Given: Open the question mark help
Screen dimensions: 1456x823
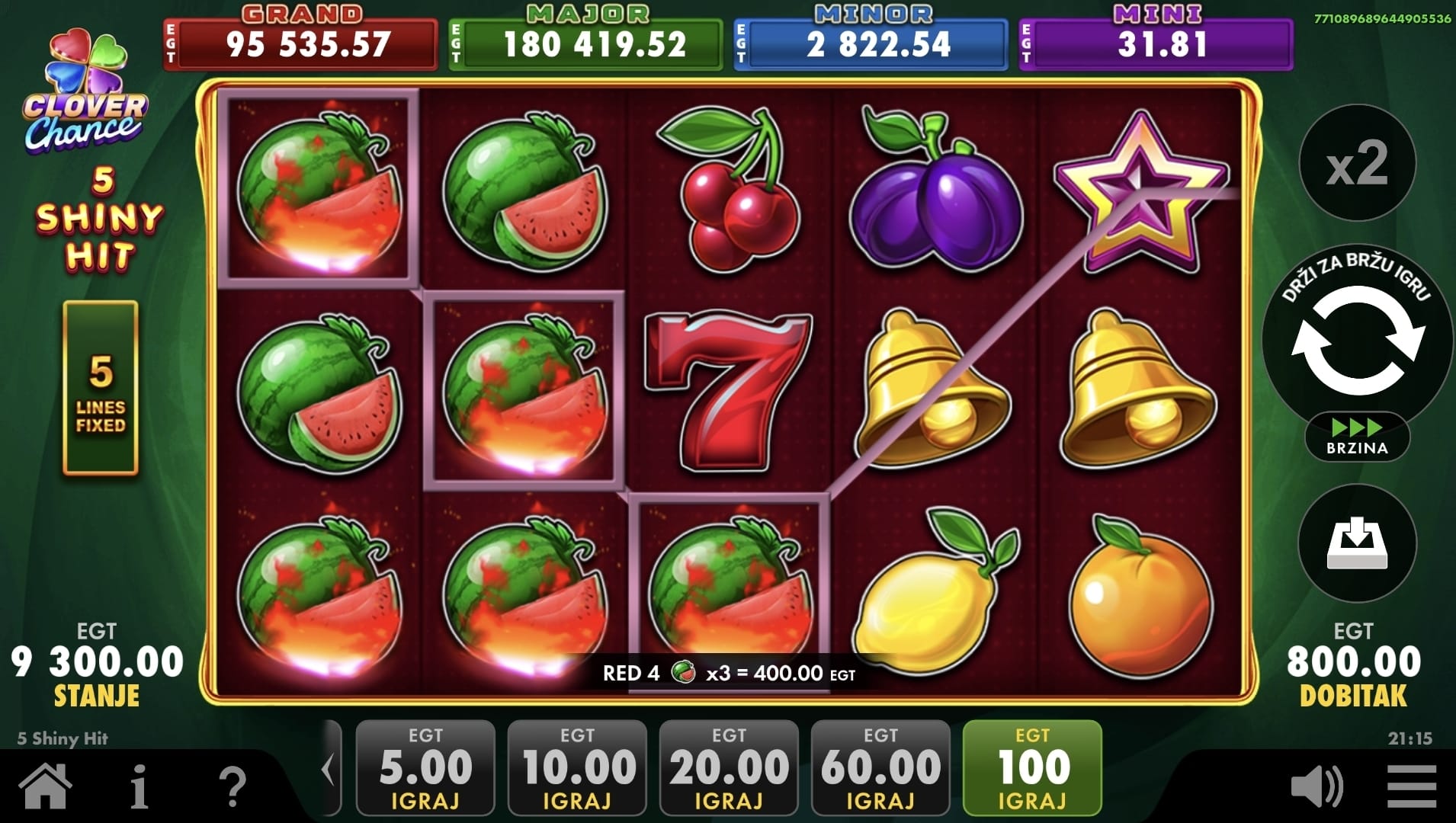Looking at the screenshot, I should click(x=233, y=786).
